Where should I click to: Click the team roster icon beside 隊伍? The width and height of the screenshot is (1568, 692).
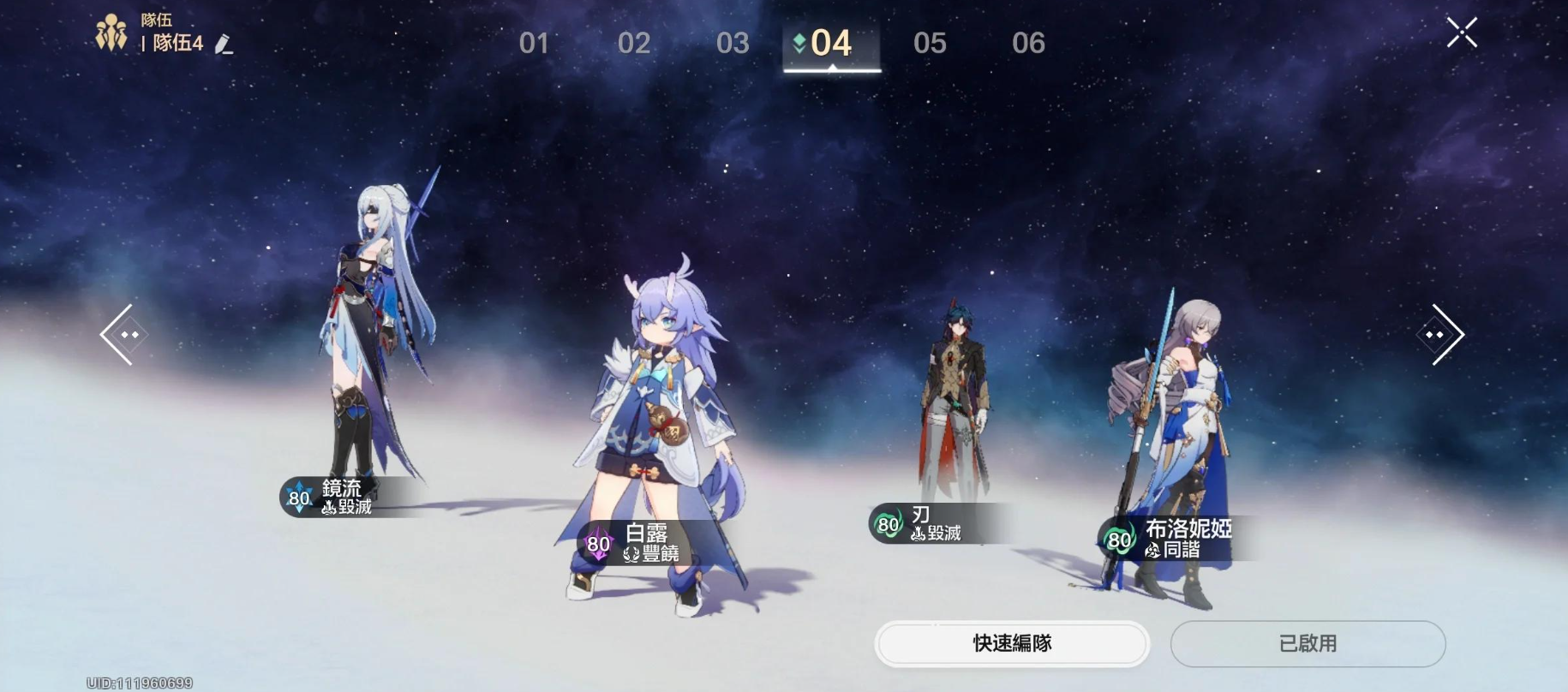point(114,31)
